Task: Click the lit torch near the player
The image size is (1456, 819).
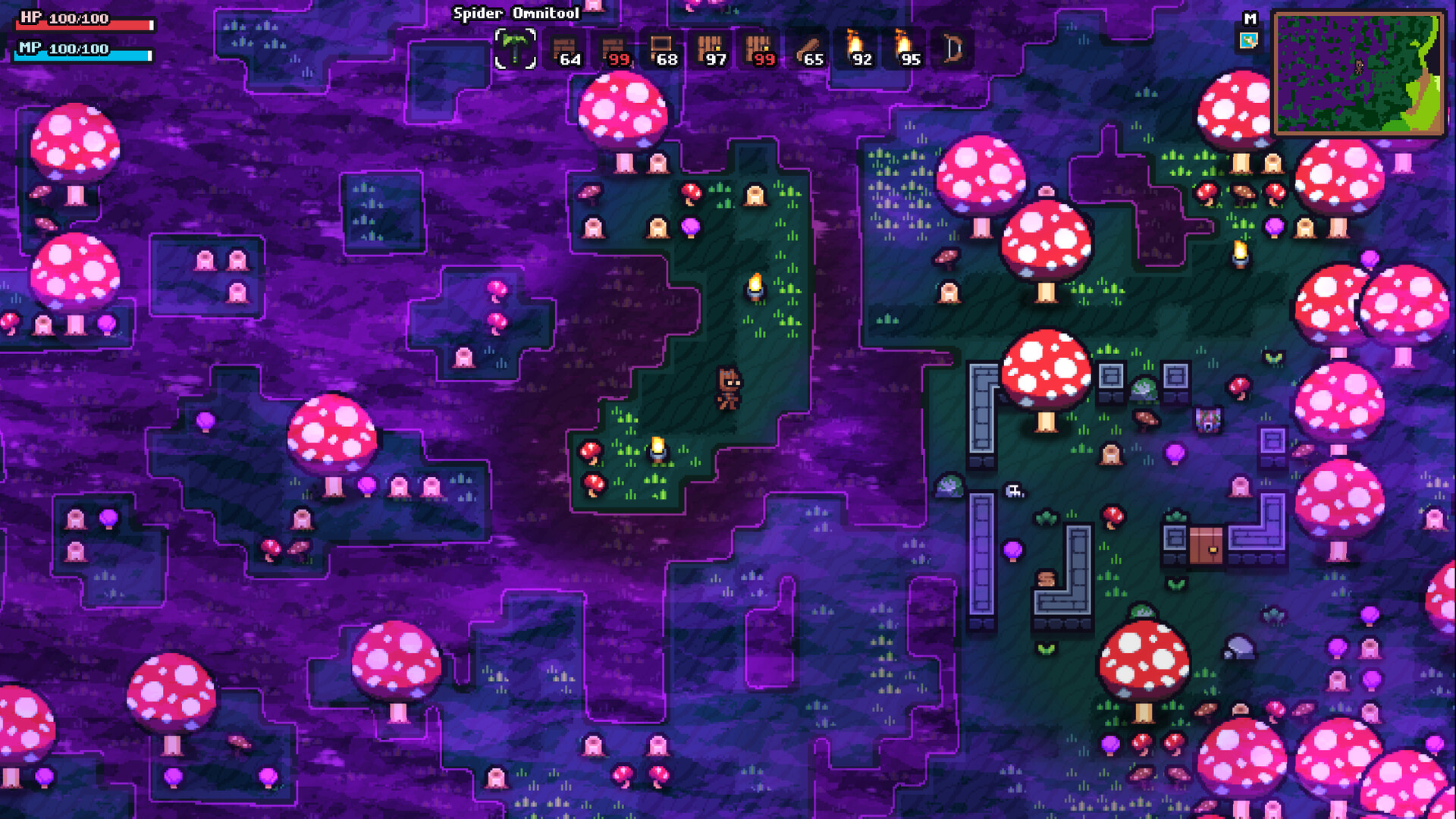Action: (657, 446)
